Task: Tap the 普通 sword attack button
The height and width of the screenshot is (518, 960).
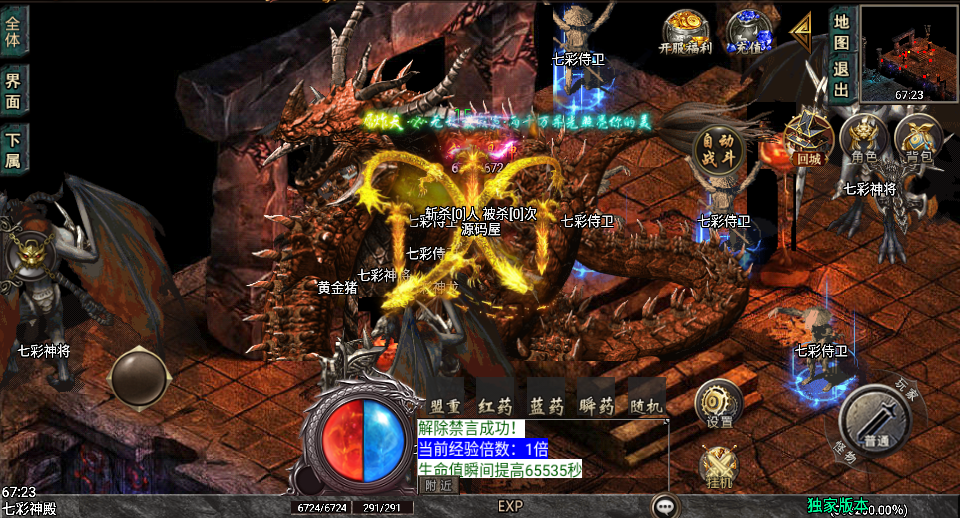Action: pyautogui.click(x=876, y=421)
